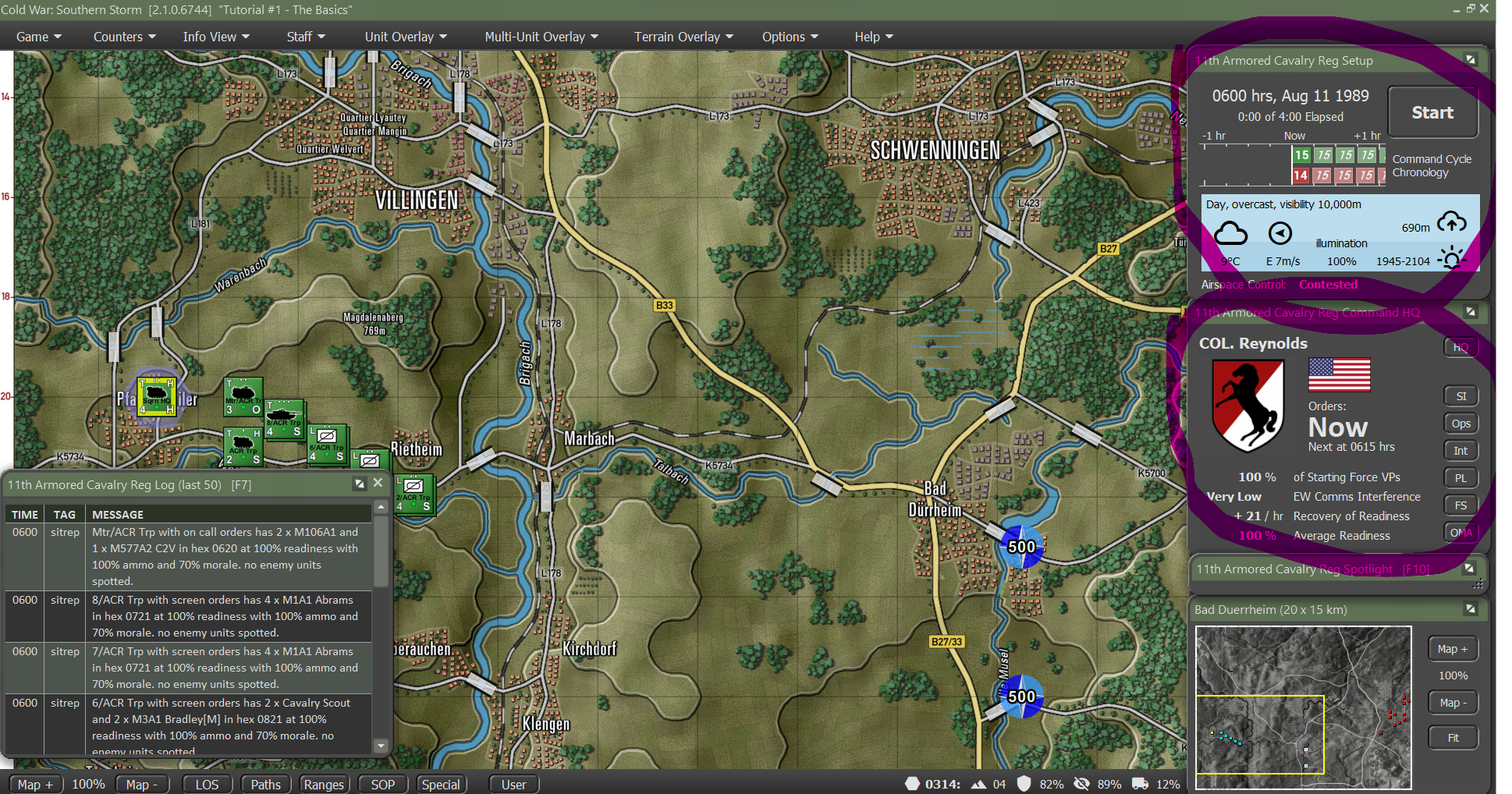This screenshot has height=794, width=1512.
Task: Open the Options menu
Action: pos(790,36)
